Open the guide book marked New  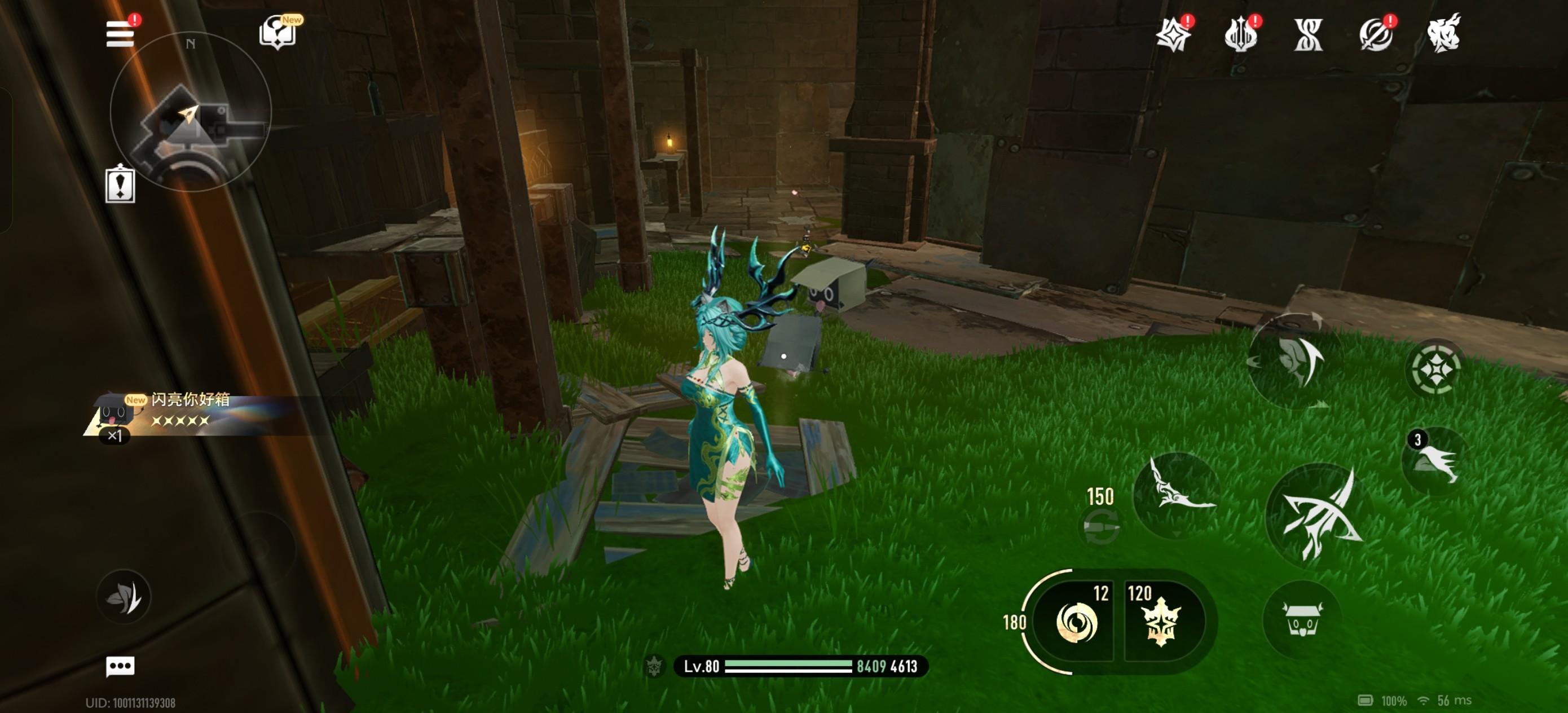click(278, 32)
